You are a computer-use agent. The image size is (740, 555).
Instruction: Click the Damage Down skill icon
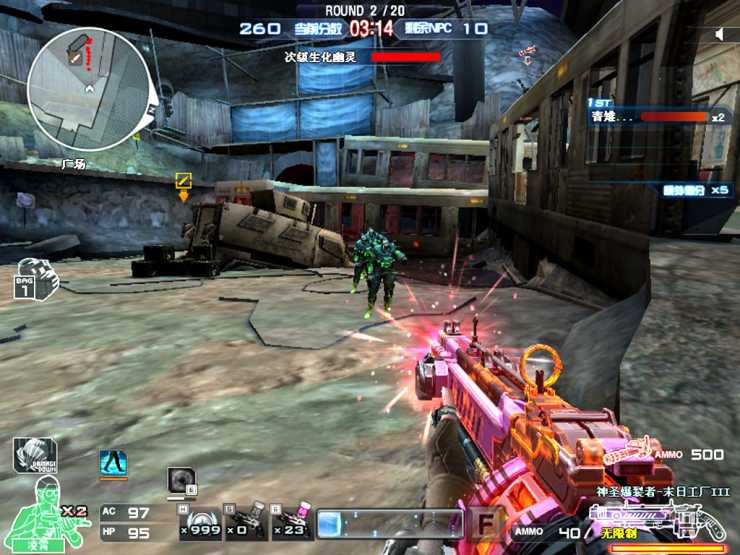tap(34, 455)
